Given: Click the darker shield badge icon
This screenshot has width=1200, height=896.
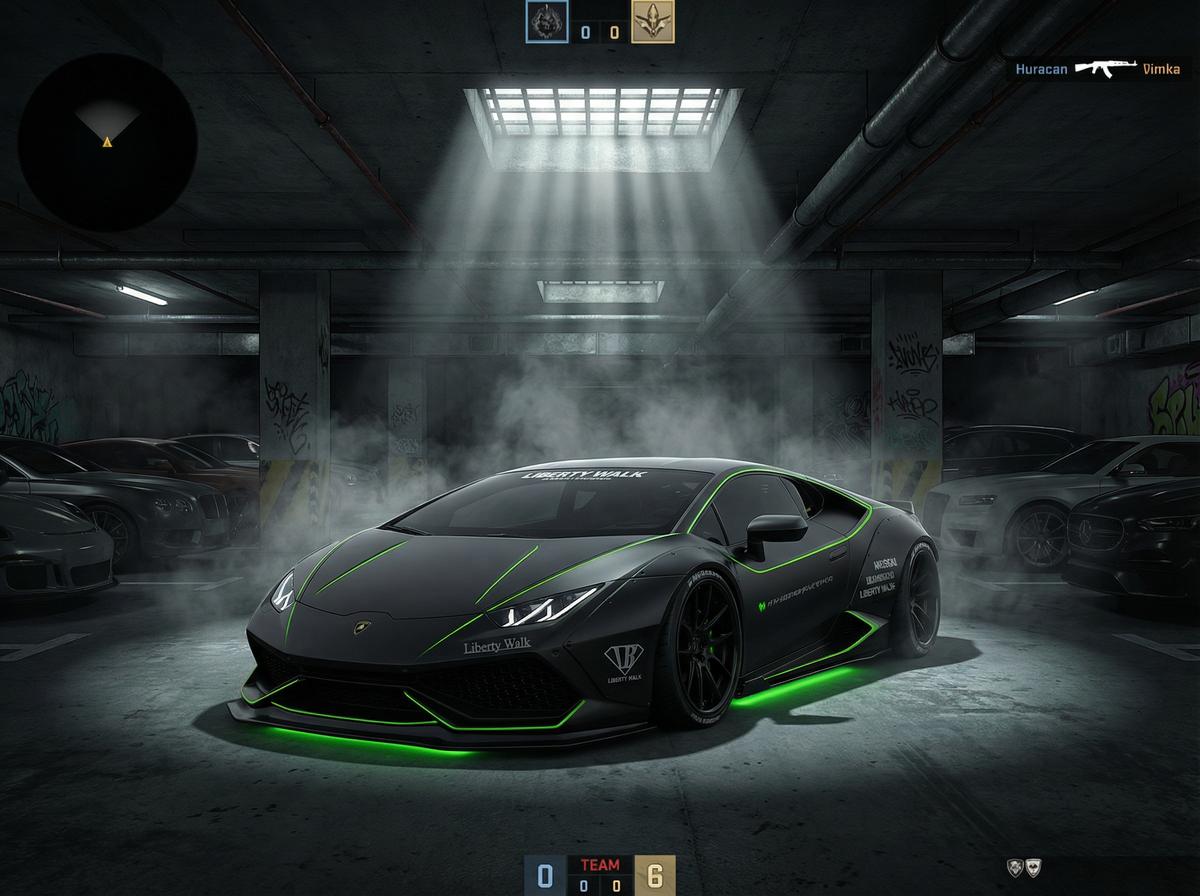Looking at the screenshot, I should click(x=1014, y=867).
